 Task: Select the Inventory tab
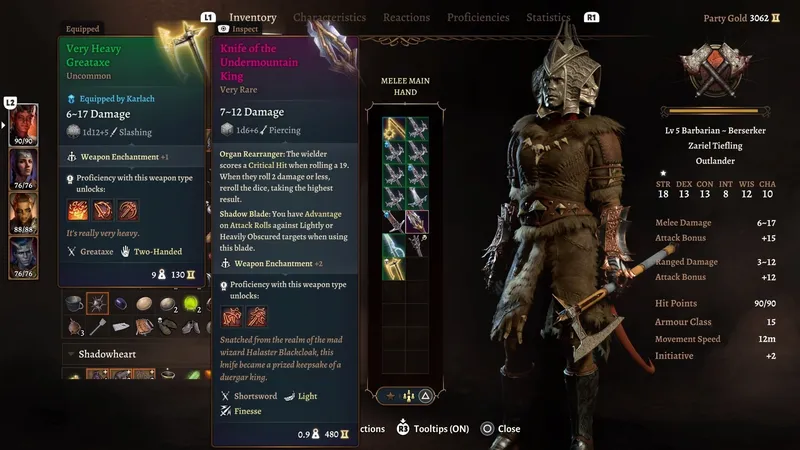(x=252, y=18)
